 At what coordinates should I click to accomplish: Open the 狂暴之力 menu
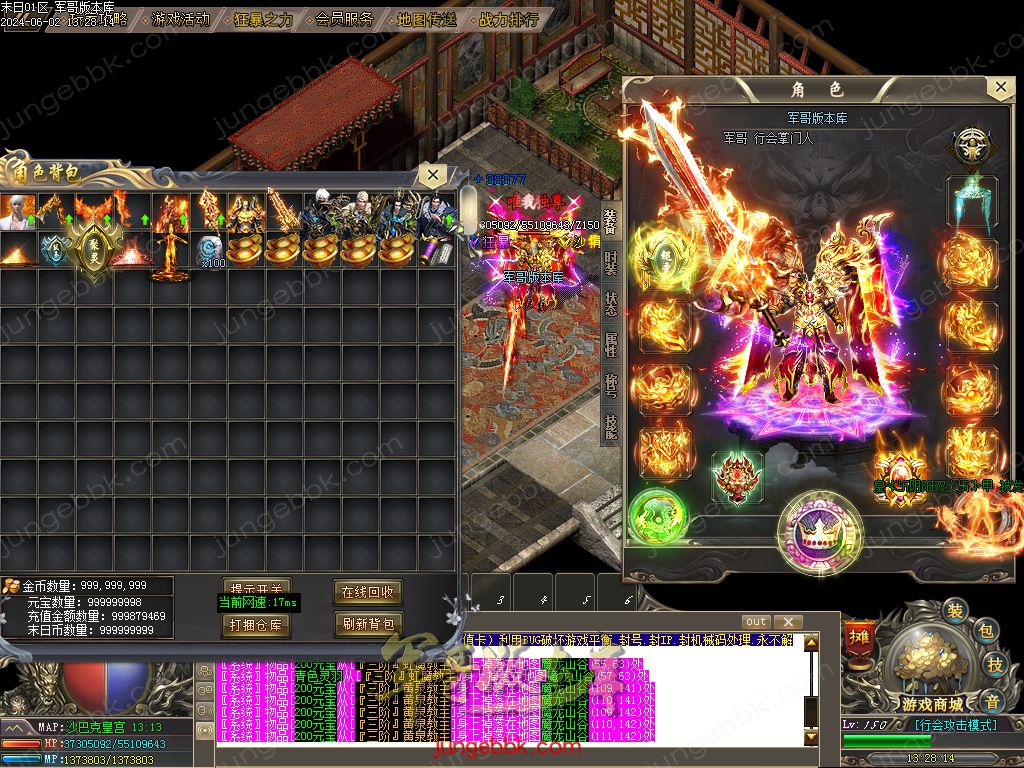[x=263, y=19]
